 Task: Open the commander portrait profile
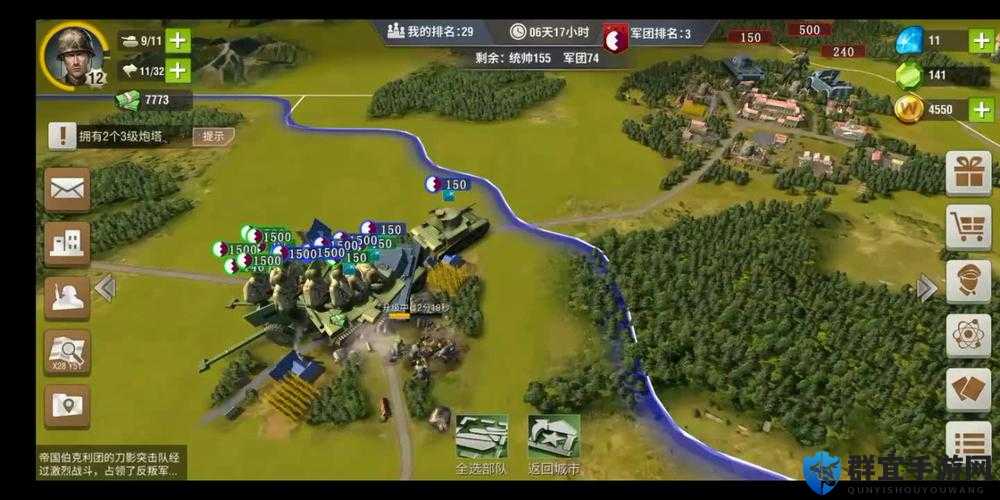click(75, 54)
